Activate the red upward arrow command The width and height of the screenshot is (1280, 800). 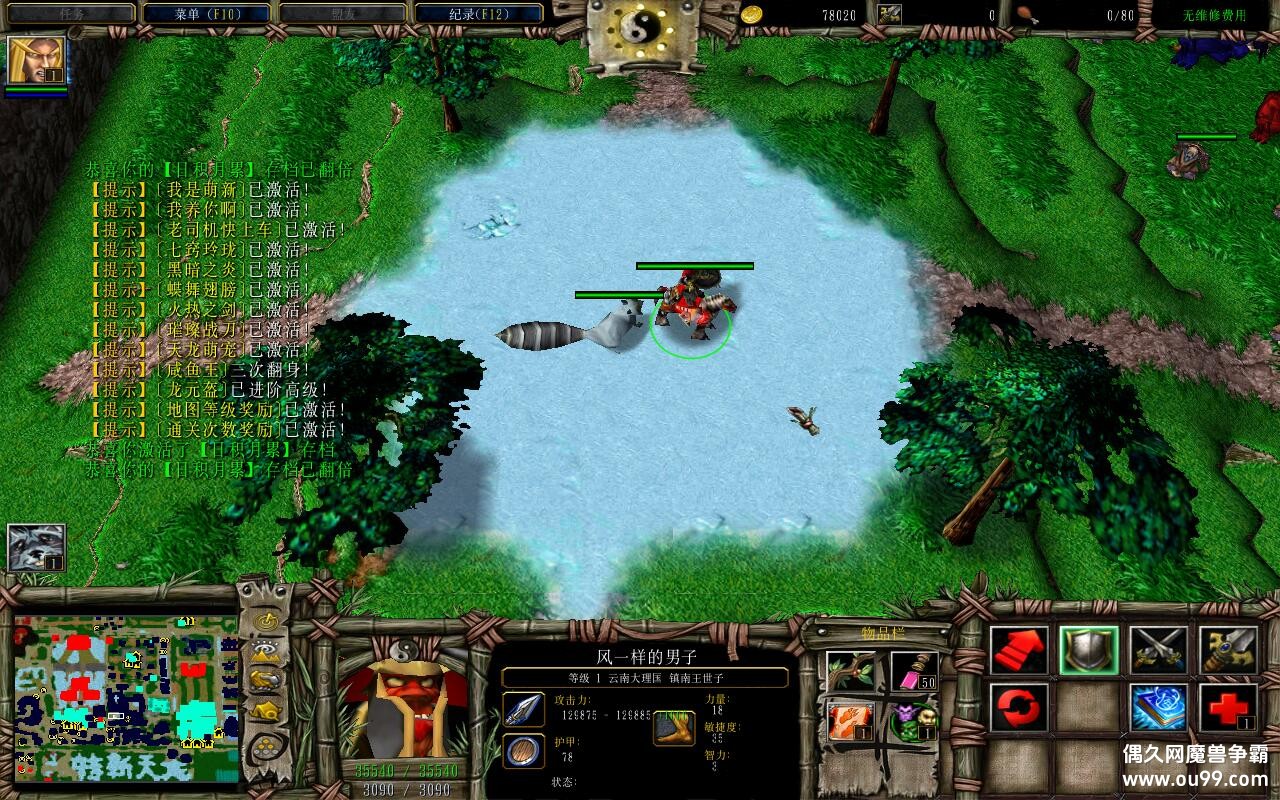(x=1019, y=650)
